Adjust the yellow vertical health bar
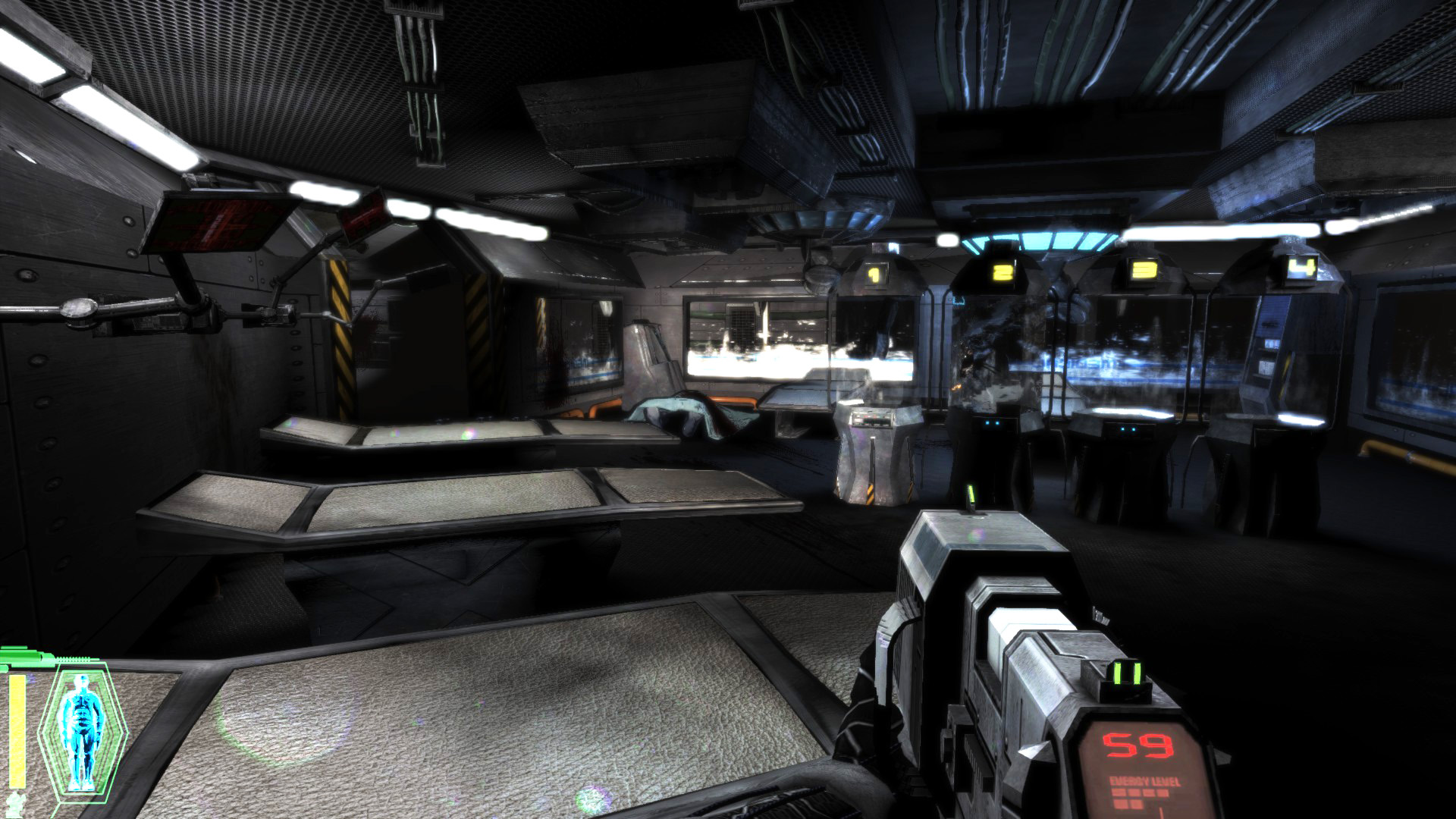 [x=17, y=728]
